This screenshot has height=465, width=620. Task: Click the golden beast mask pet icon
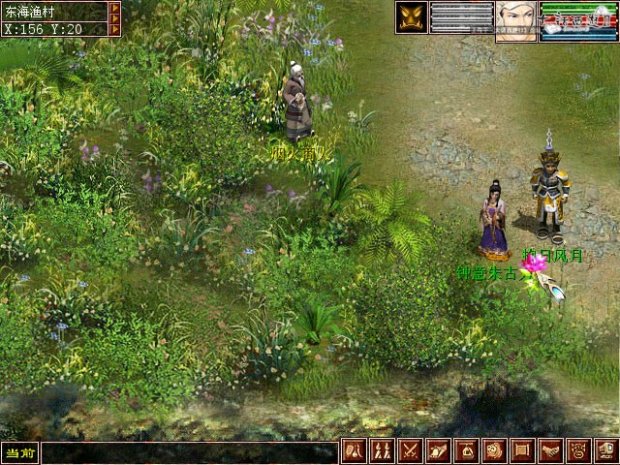click(411, 17)
